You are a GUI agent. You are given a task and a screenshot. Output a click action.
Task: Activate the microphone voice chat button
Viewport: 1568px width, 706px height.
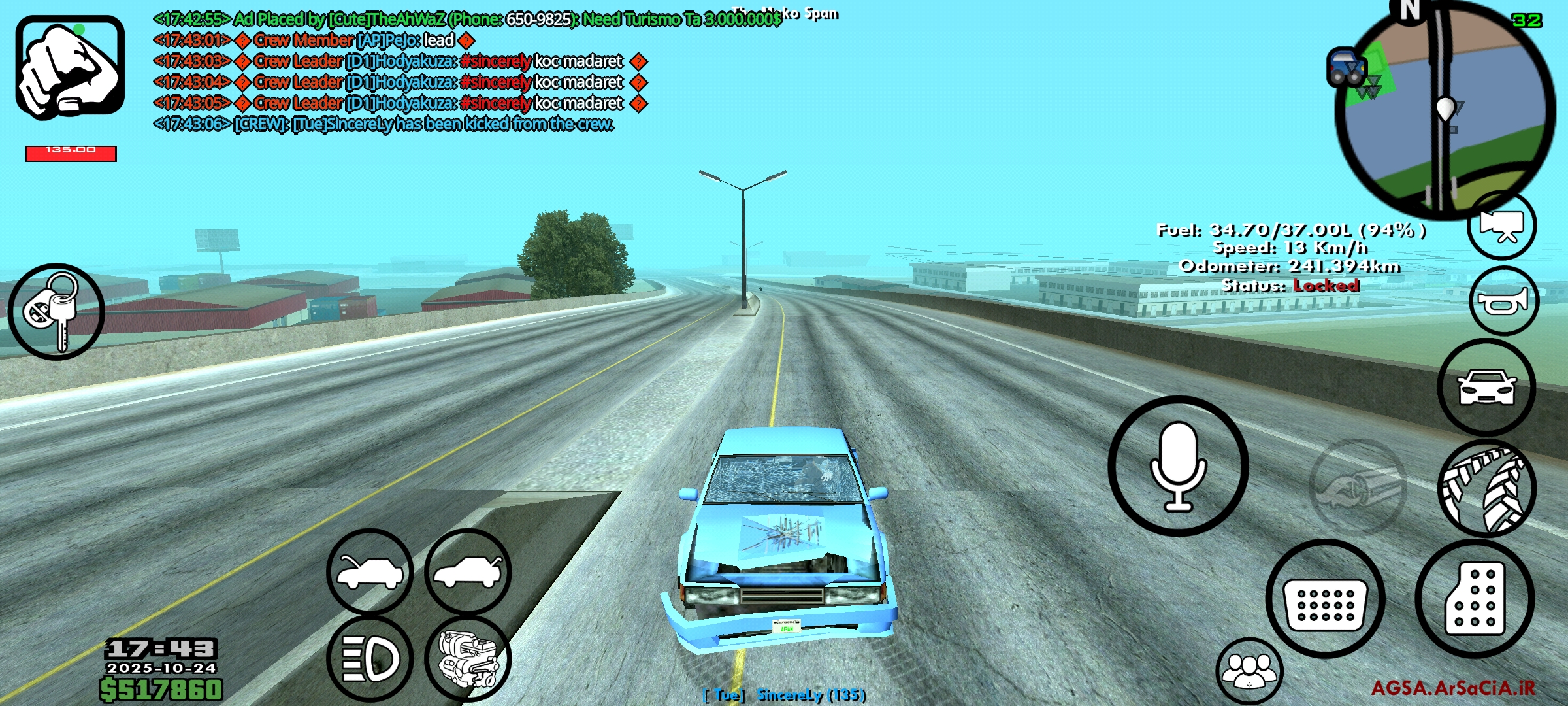click(1178, 466)
